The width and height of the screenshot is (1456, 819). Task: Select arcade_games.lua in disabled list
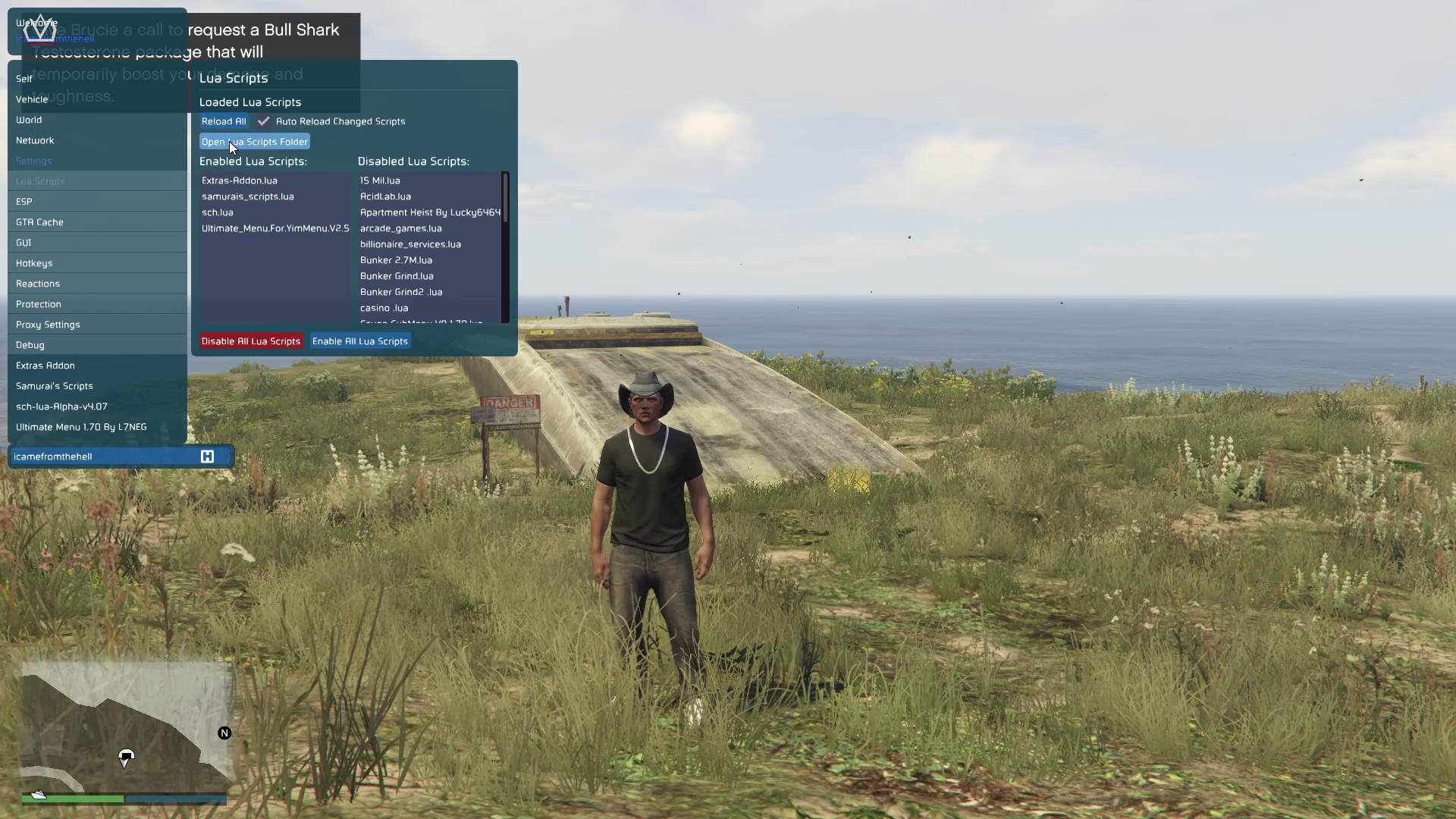pyautogui.click(x=401, y=228)
